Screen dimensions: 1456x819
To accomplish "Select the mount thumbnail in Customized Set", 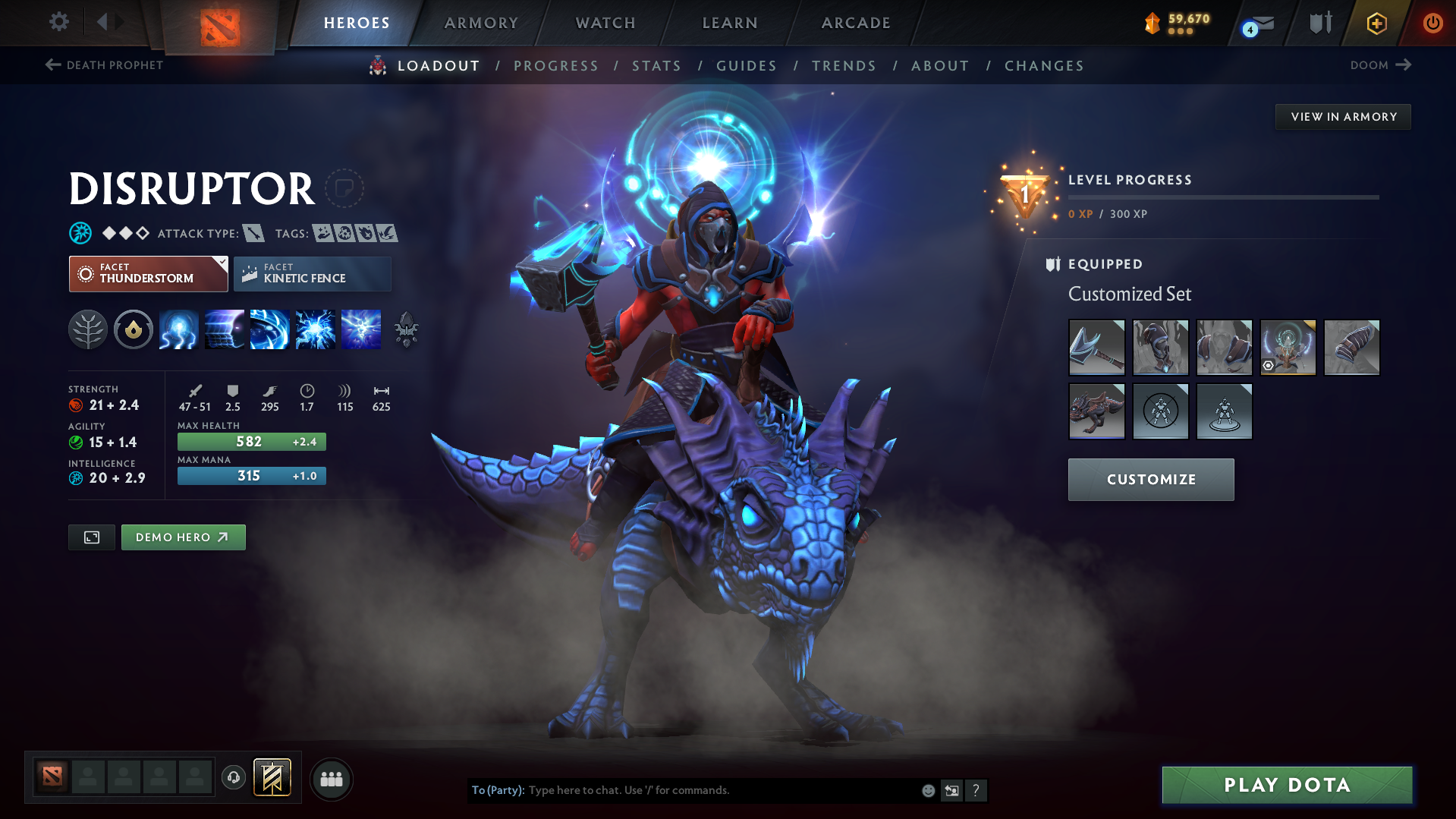I will 1096,411.
